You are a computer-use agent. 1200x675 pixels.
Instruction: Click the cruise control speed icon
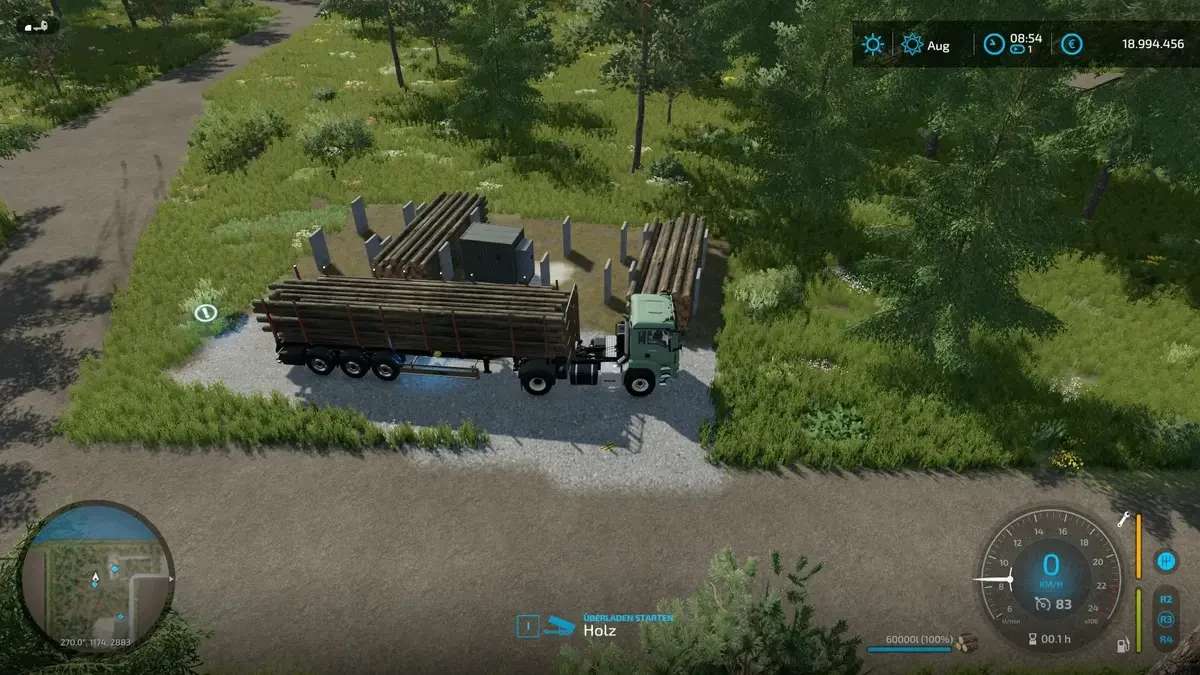1043,603
